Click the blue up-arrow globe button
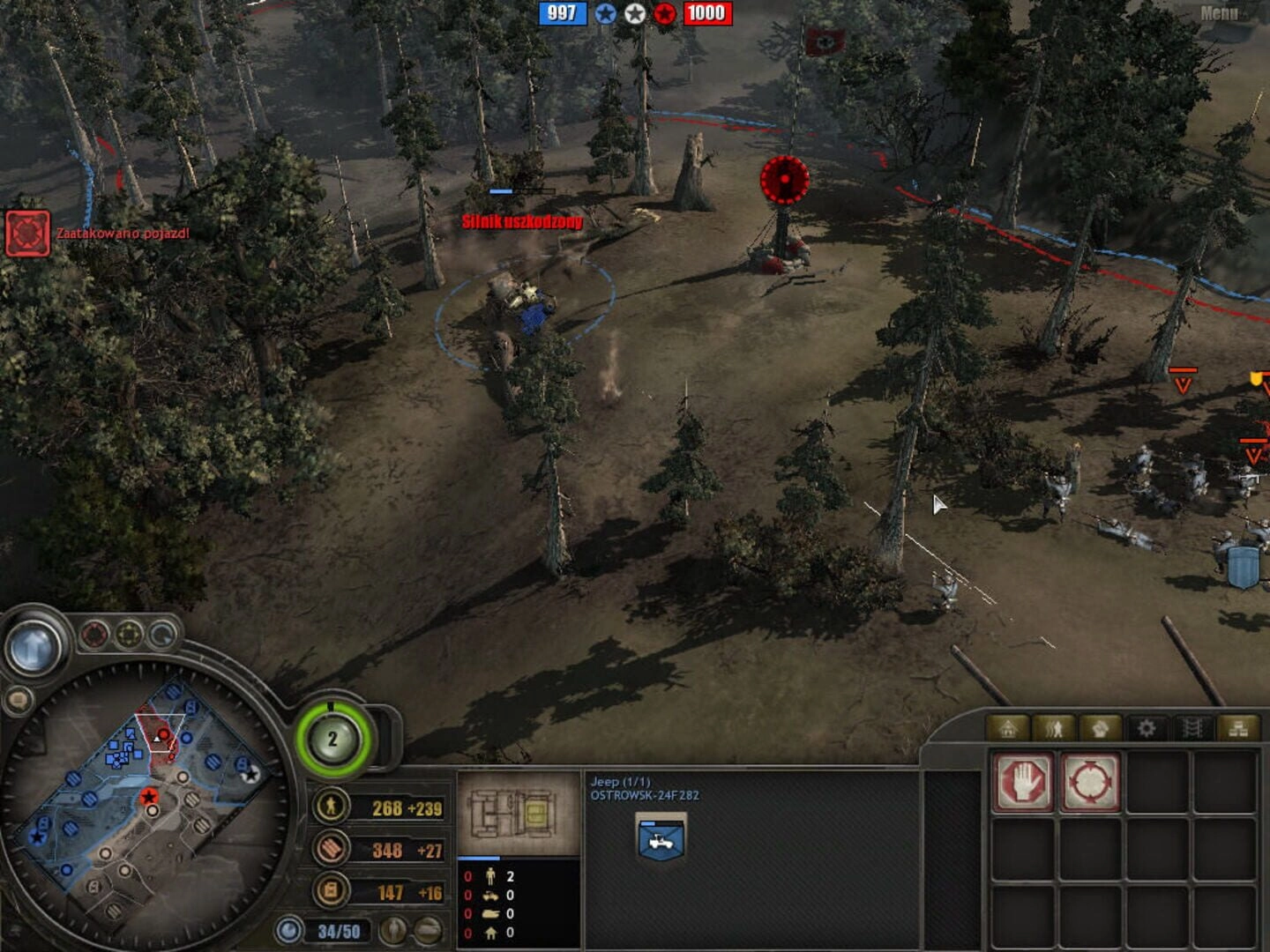Image resolution: width=1270 pixels, height=952 pixels. coord(34,648)
